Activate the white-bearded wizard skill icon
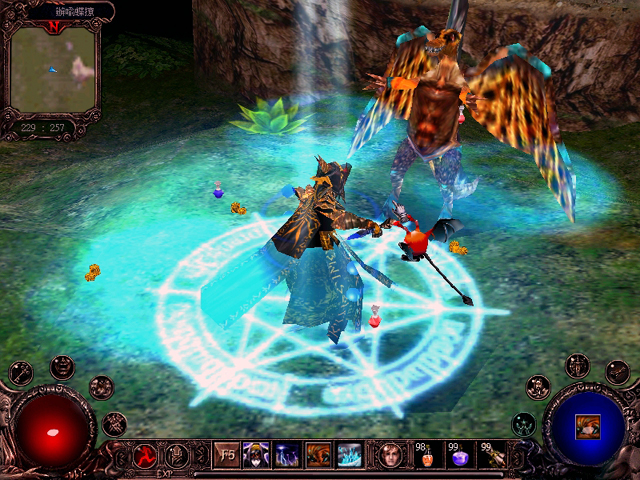640x480 pixels. tap(256, 455)
